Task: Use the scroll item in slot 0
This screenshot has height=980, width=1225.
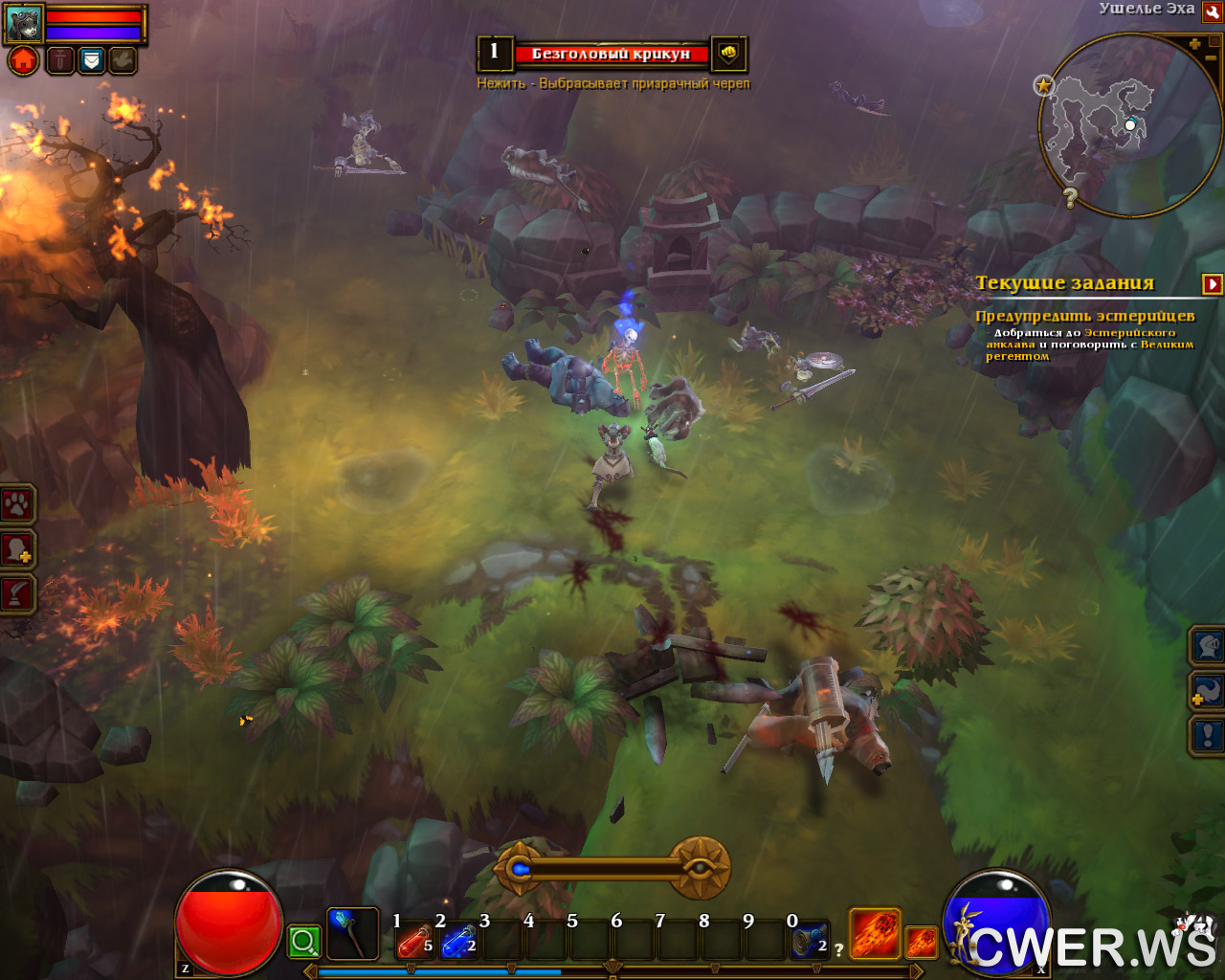Action: [809, 943]
